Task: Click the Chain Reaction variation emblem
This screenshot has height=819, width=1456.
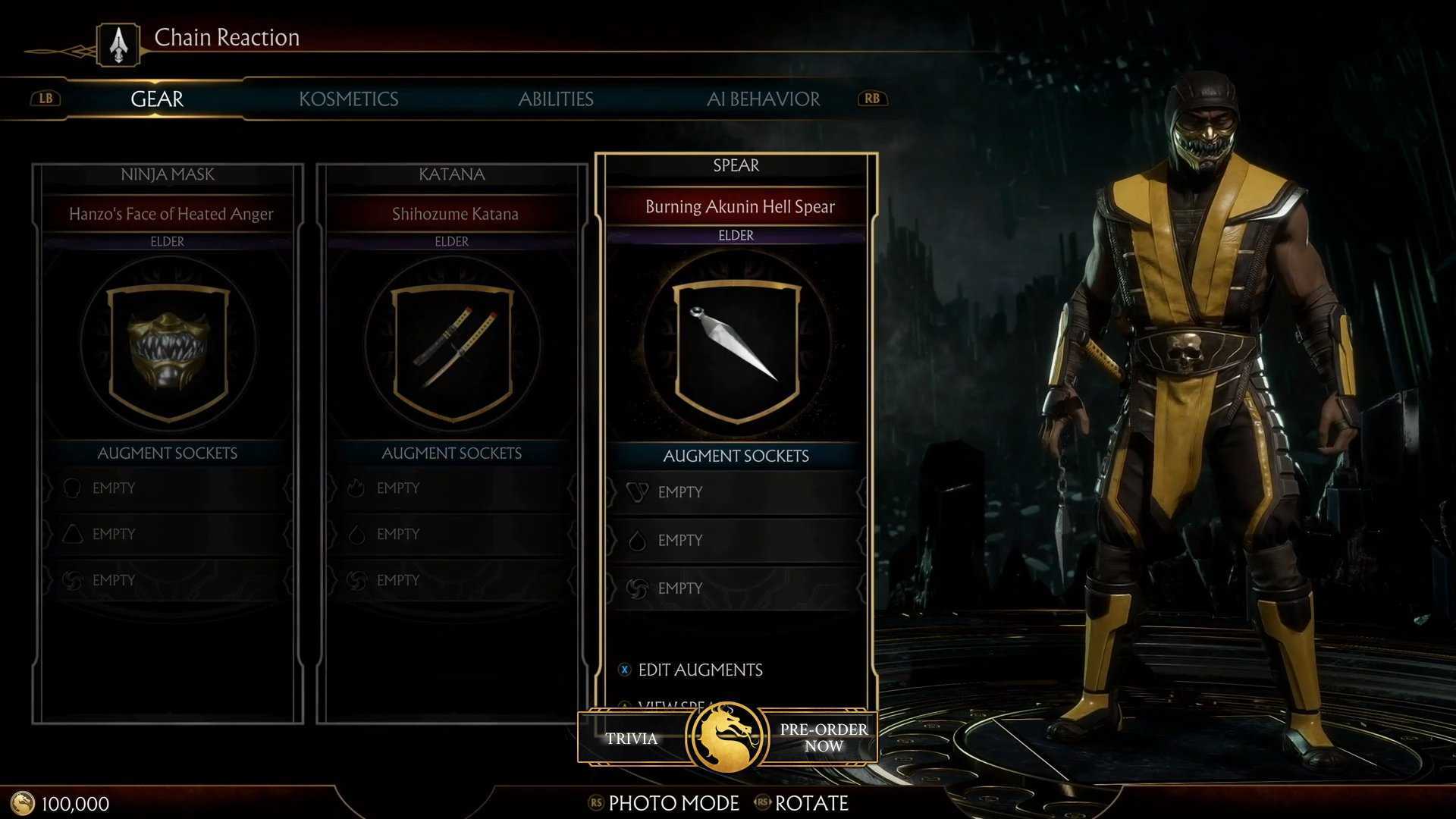Action: 118,44
